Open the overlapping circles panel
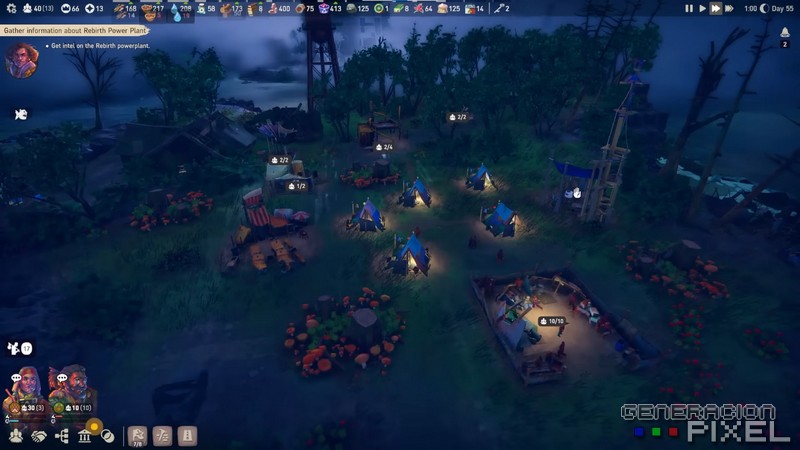Image resolution: width=800 pixels, height=450 pixels. point(107,436)
